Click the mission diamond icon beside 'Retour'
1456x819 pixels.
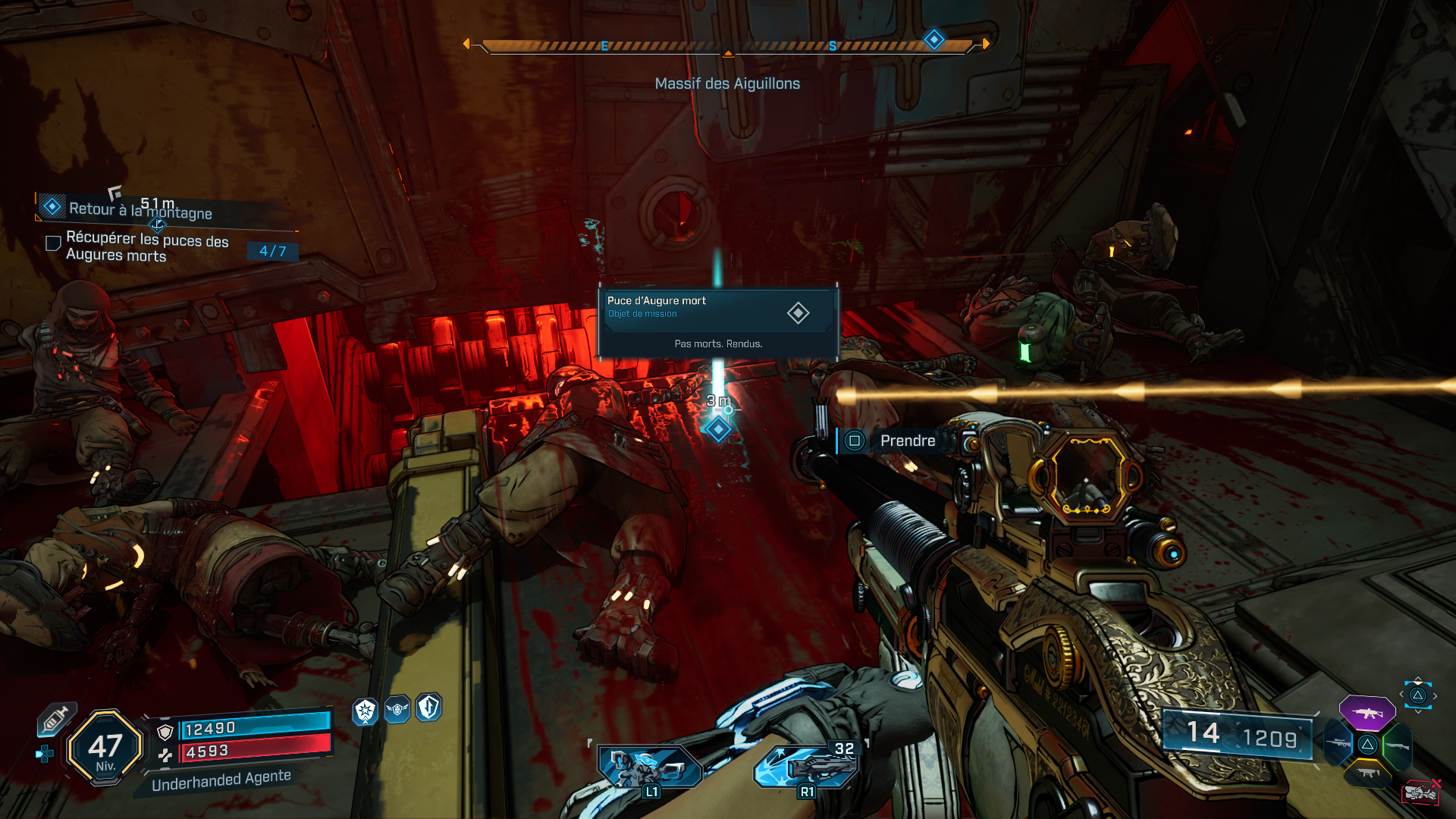point(52,206)
